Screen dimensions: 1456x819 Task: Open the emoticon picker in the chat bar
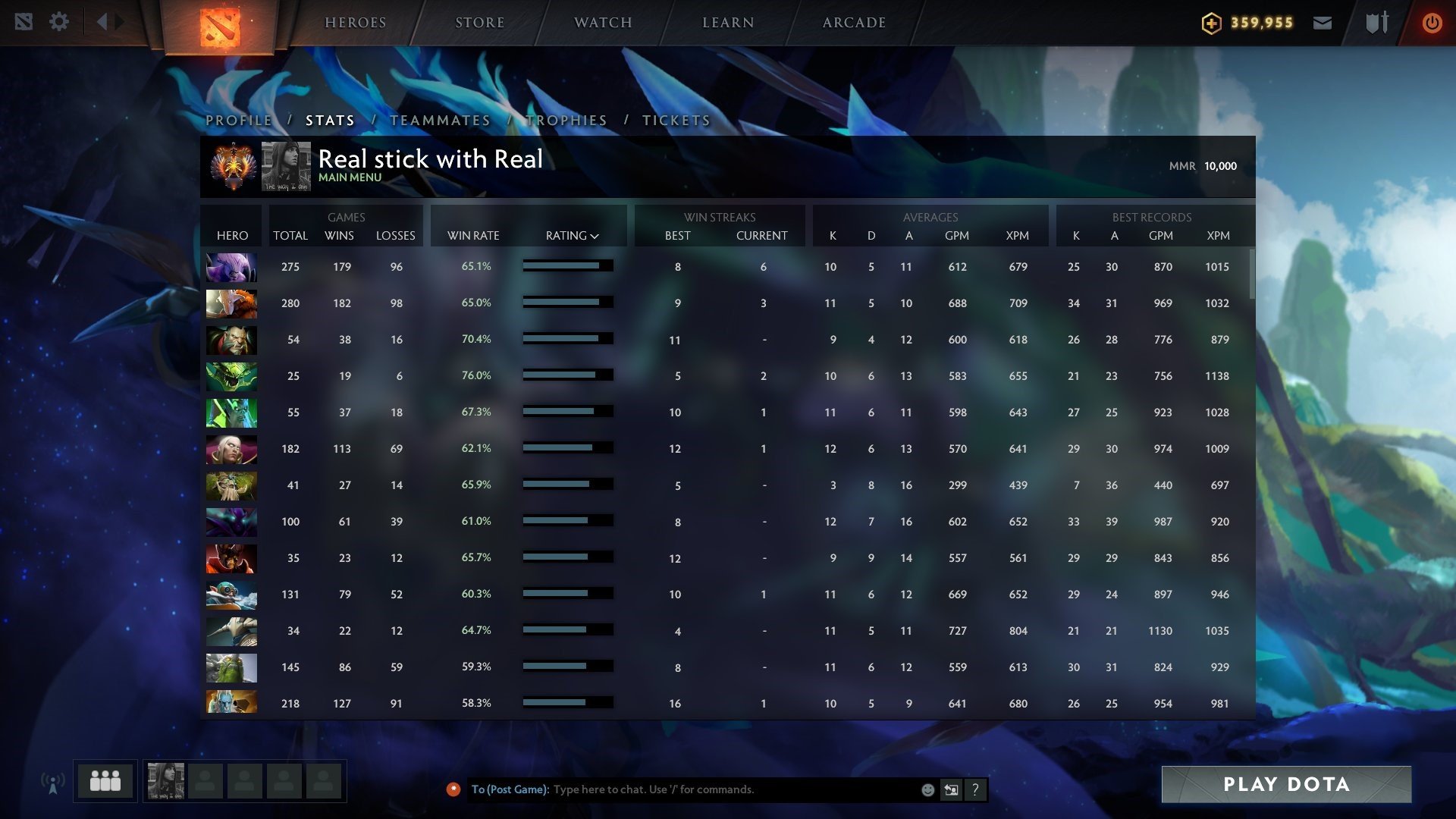pyautogui.click(x=927, y=789)
